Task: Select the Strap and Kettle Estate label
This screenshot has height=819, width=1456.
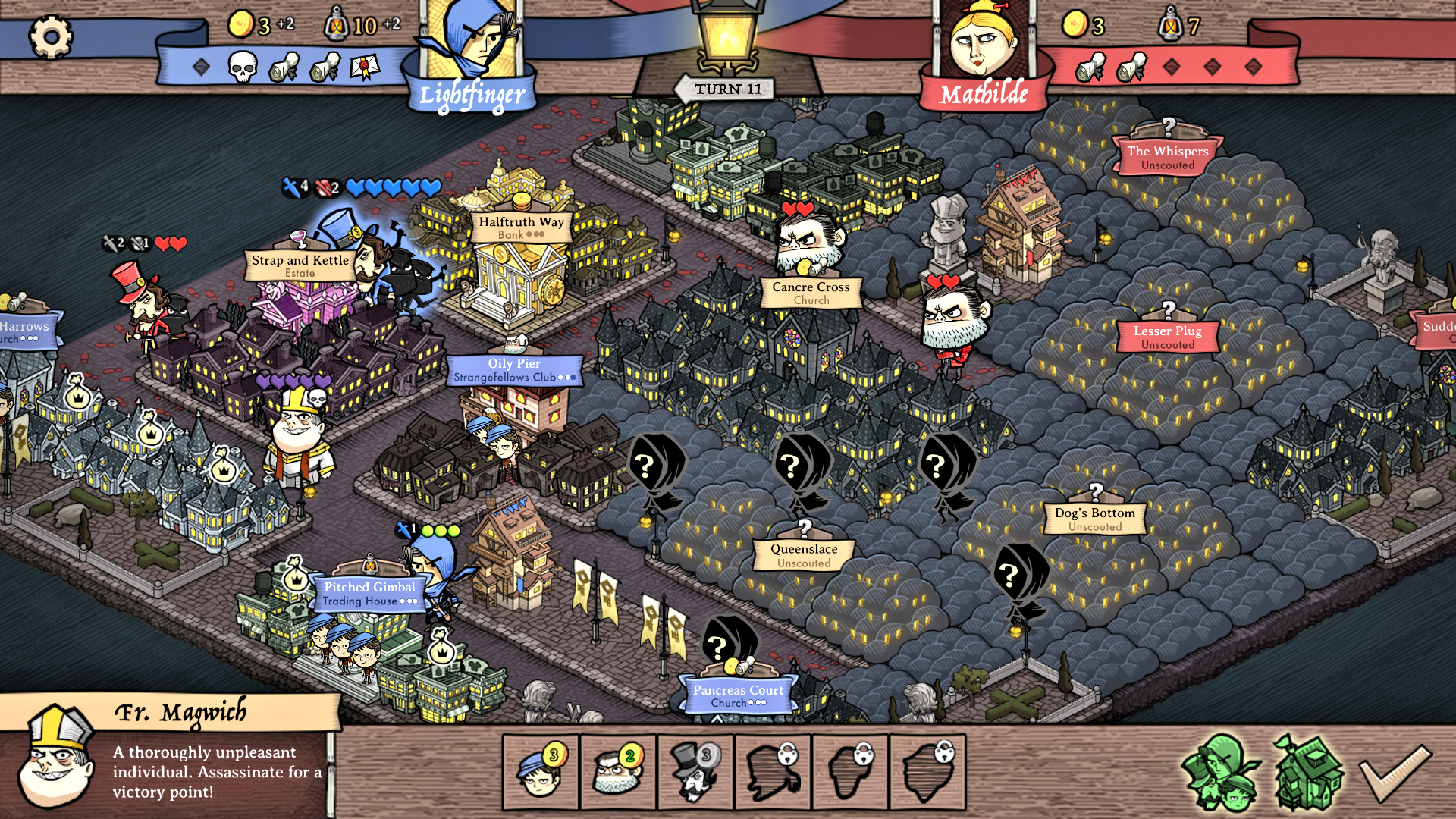Action: pyautogui.click(x=300, y=265)
